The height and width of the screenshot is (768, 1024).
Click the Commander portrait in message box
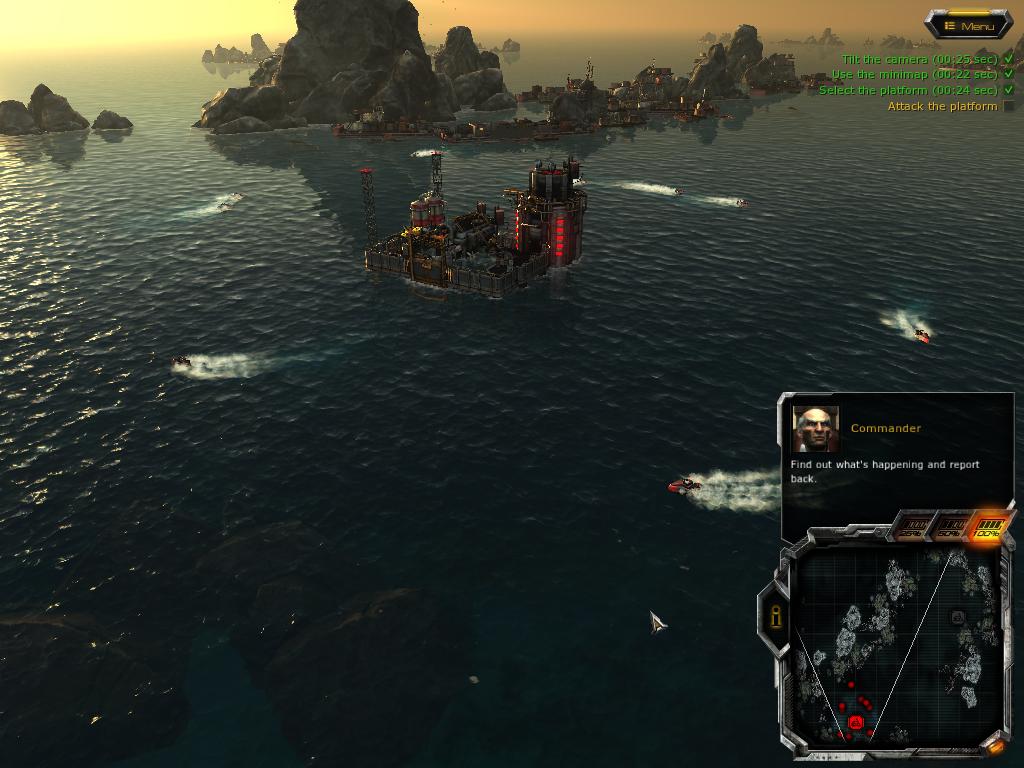tap(816, 429)
